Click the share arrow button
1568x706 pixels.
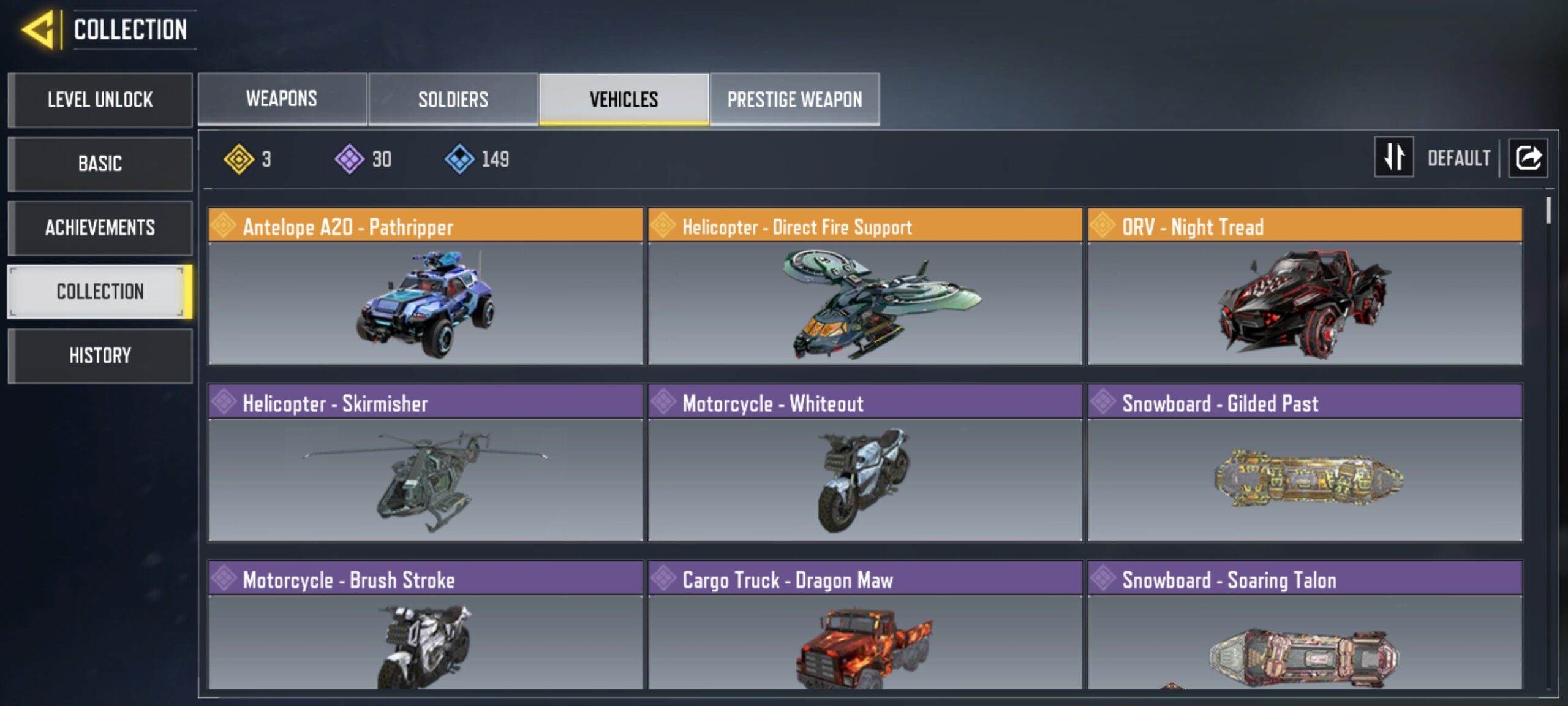[x=1528, y=158]
